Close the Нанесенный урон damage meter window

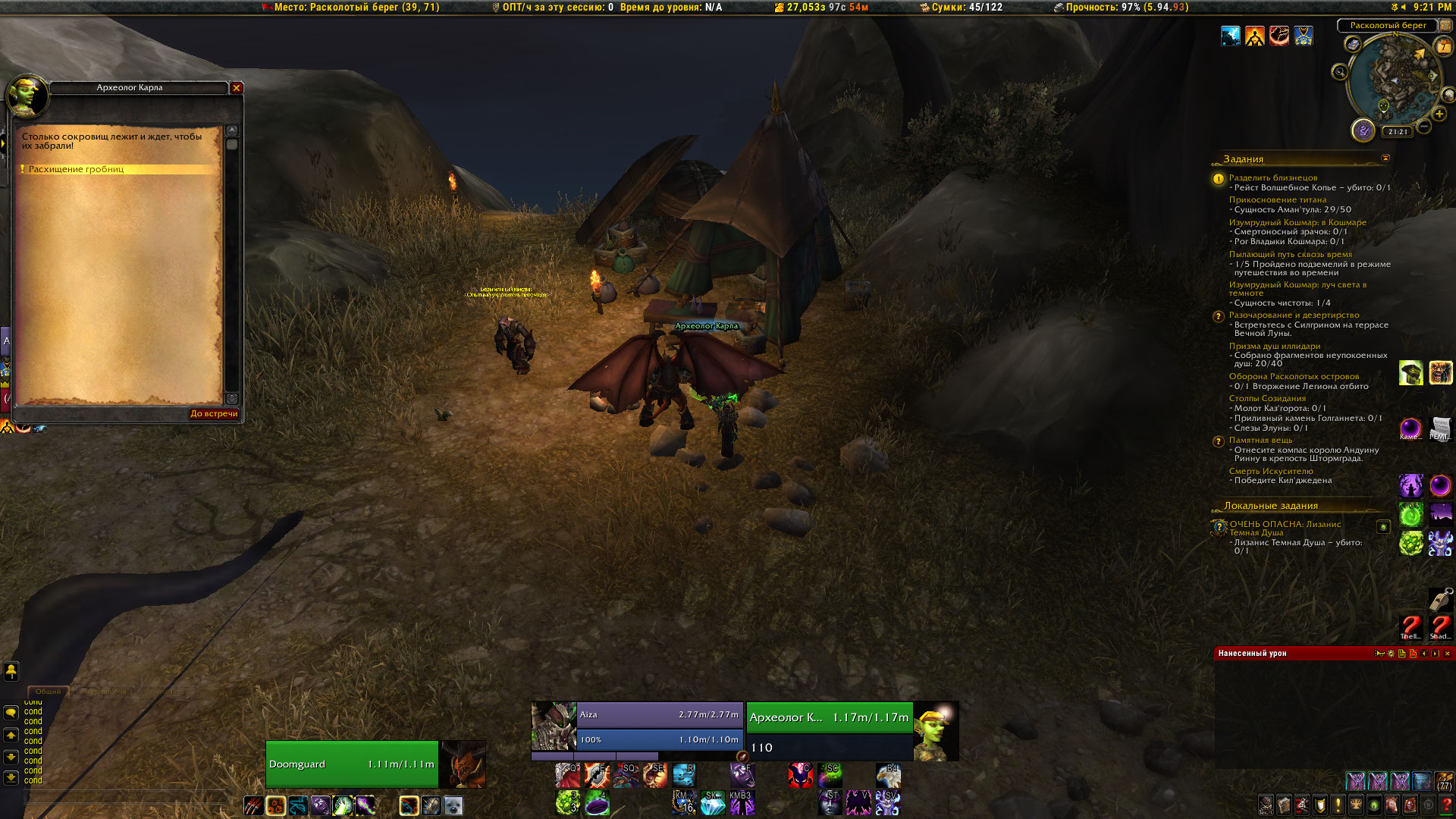(1447, 654)
